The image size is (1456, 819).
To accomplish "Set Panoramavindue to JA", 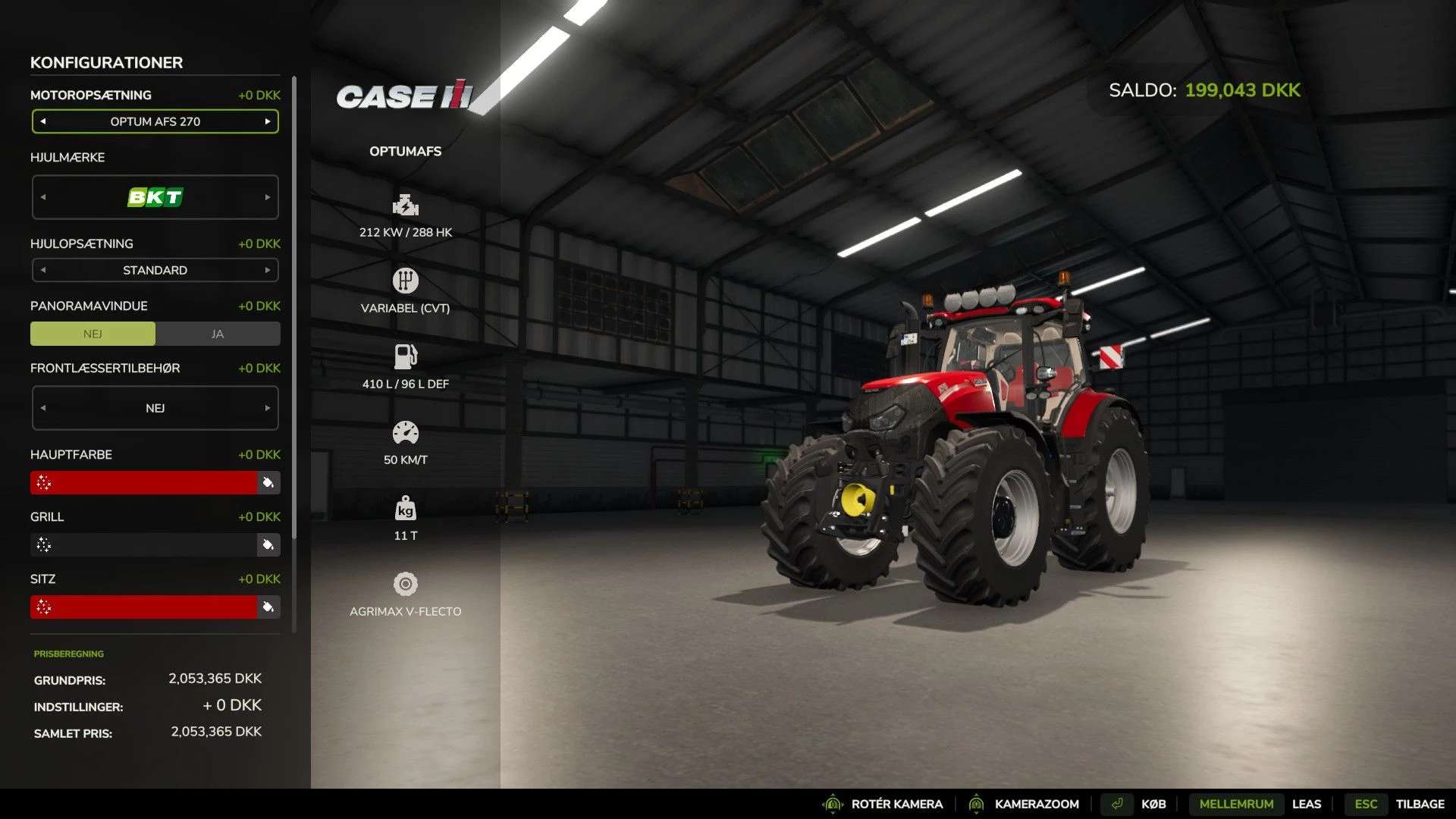I will pos(218,334).
